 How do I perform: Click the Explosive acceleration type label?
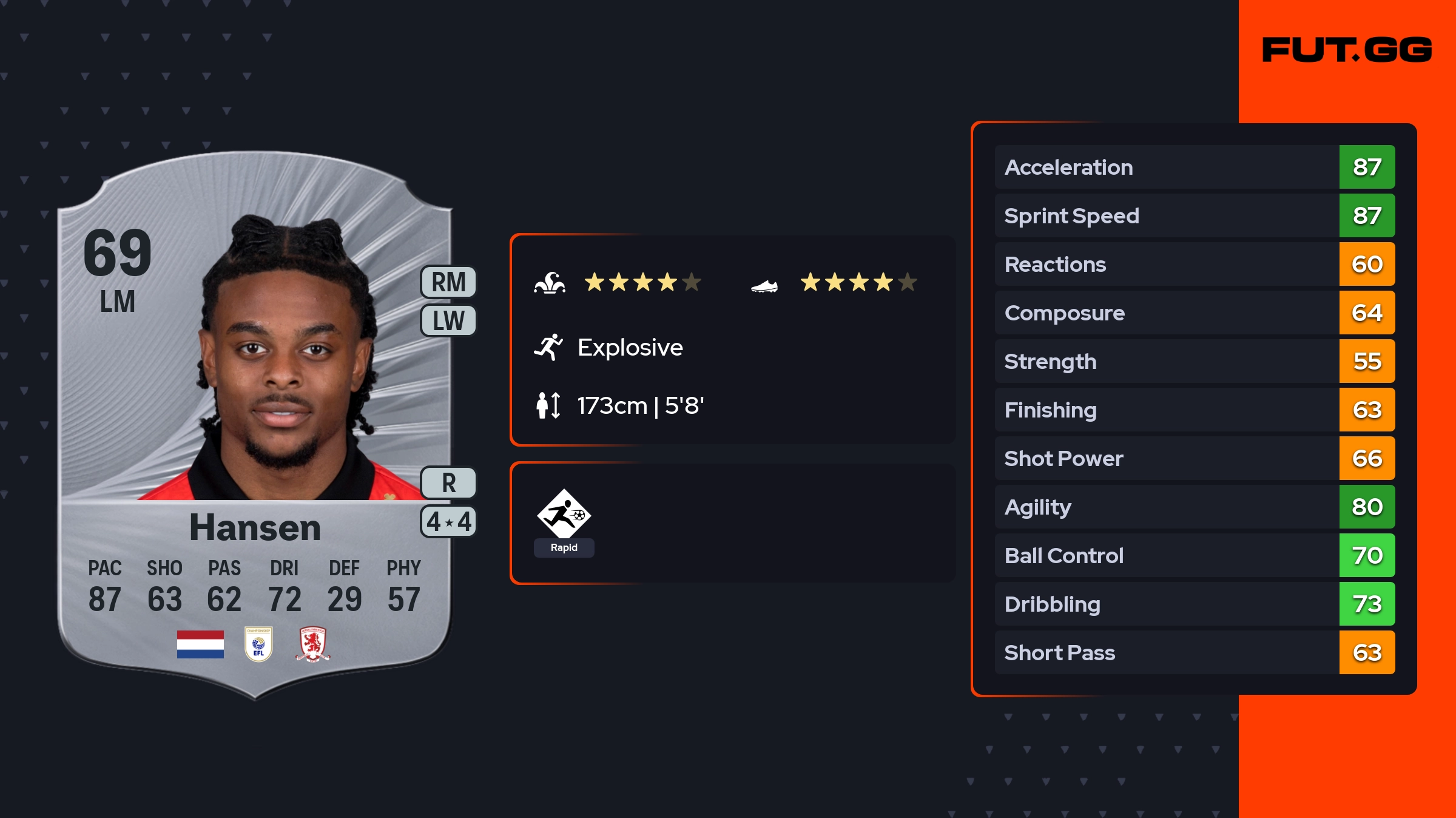(629, 348)
